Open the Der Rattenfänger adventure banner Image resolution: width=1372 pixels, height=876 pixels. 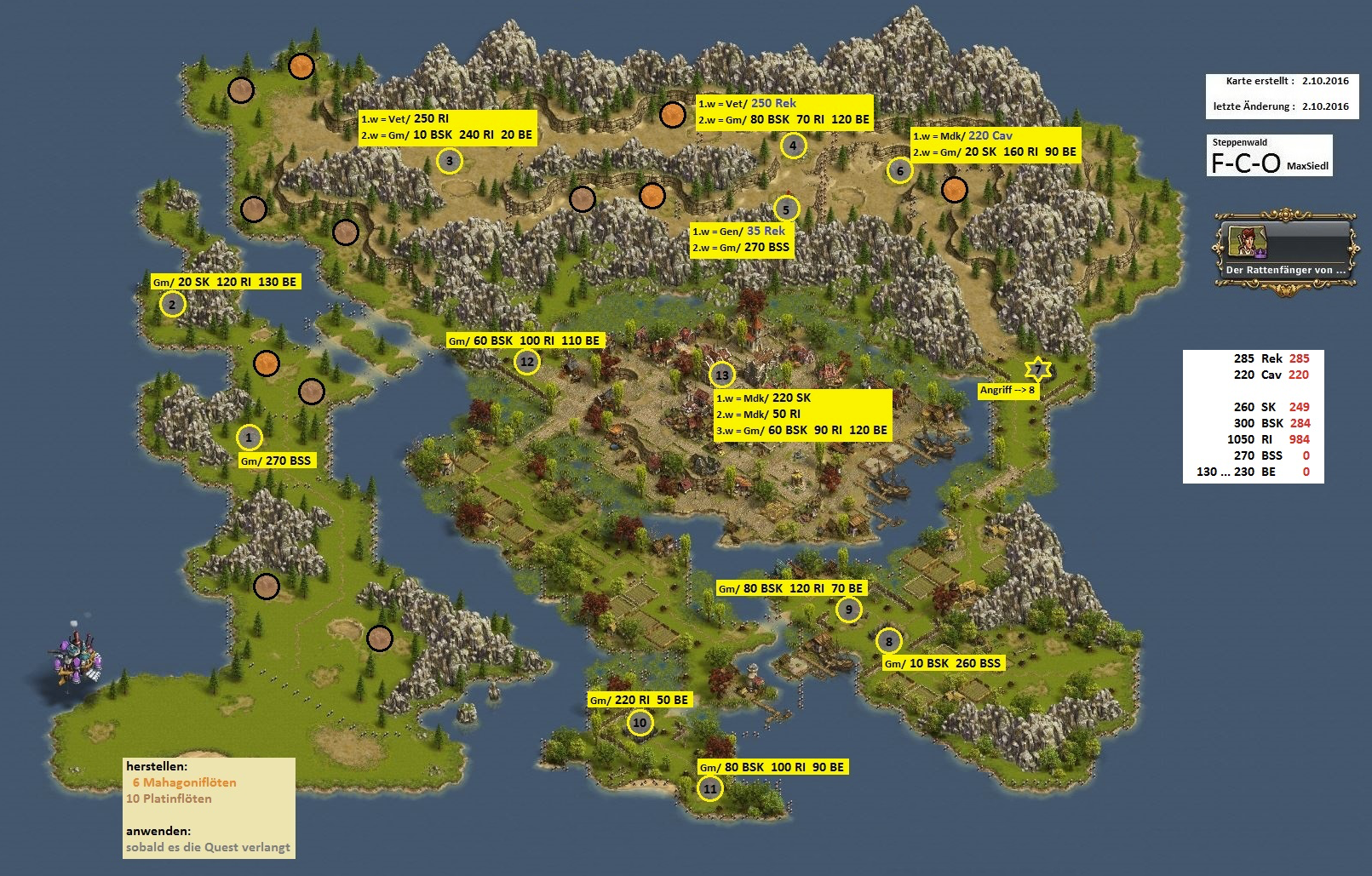(1283, 254)
